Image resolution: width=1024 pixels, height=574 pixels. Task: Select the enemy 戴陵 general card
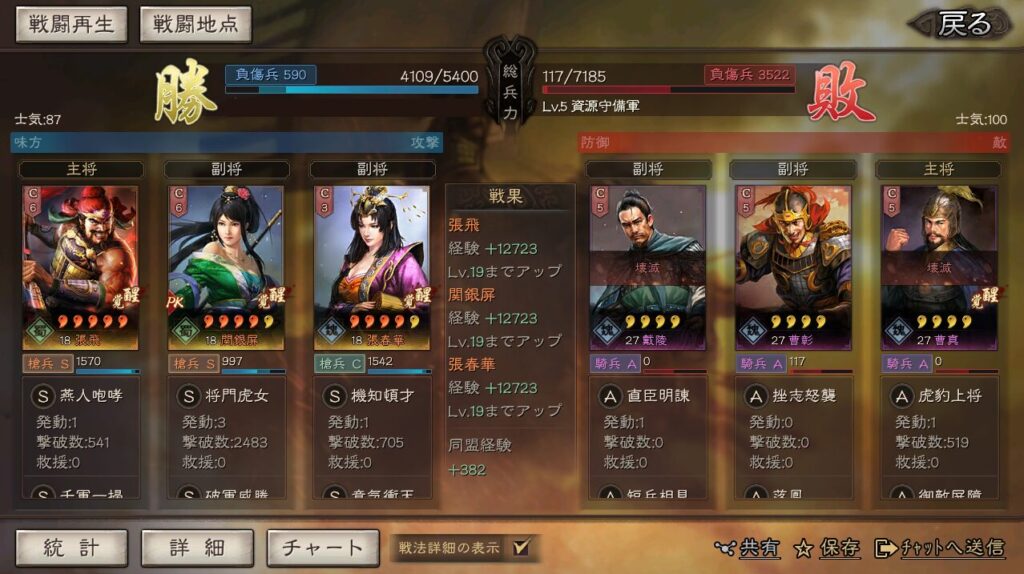[x=647, y=267]
